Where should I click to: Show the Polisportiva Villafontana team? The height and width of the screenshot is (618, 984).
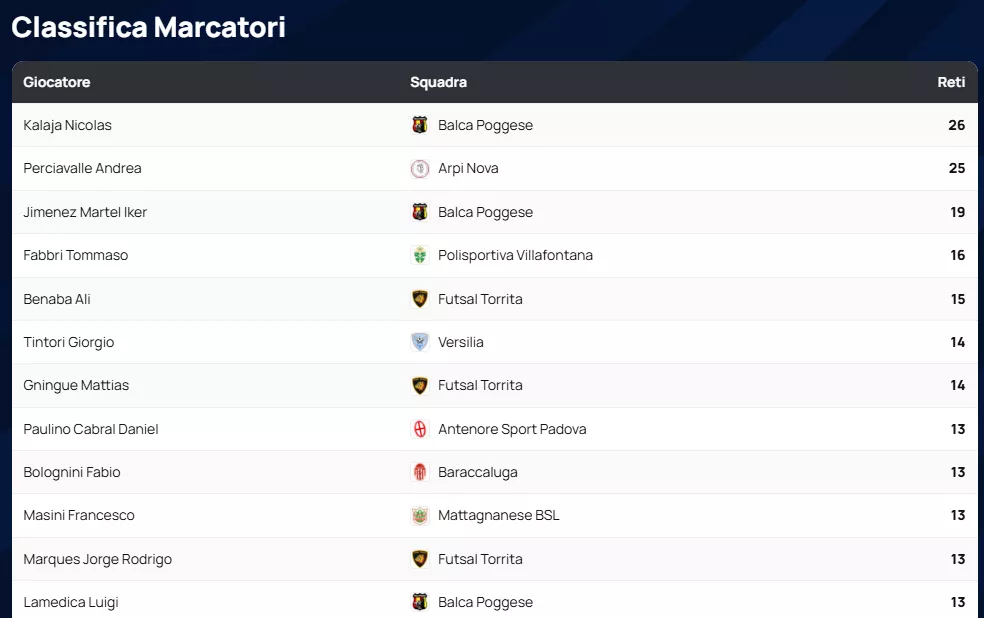(x=515, y=255)
